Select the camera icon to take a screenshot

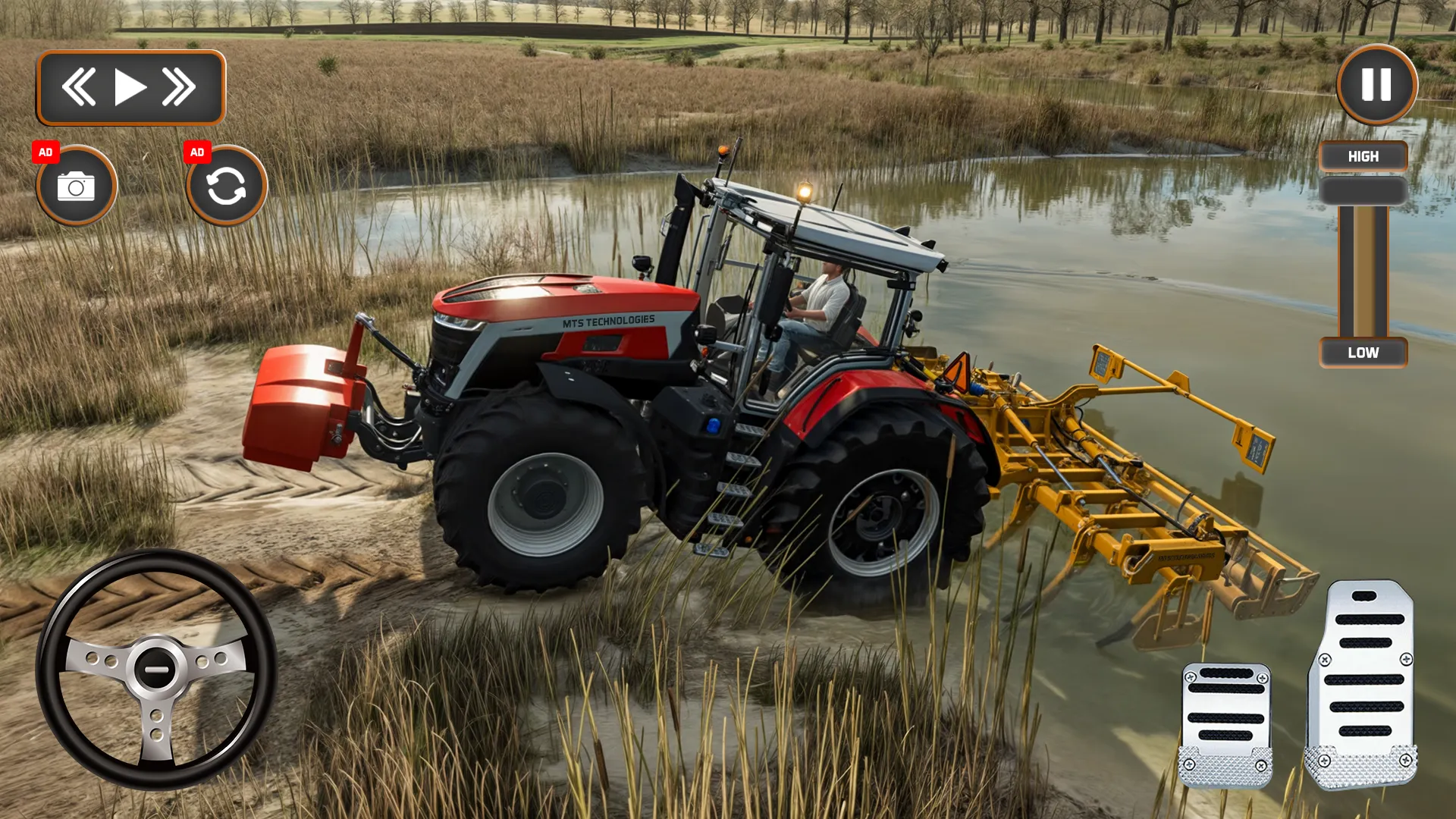pyautogui.click(x=76, y=186)
